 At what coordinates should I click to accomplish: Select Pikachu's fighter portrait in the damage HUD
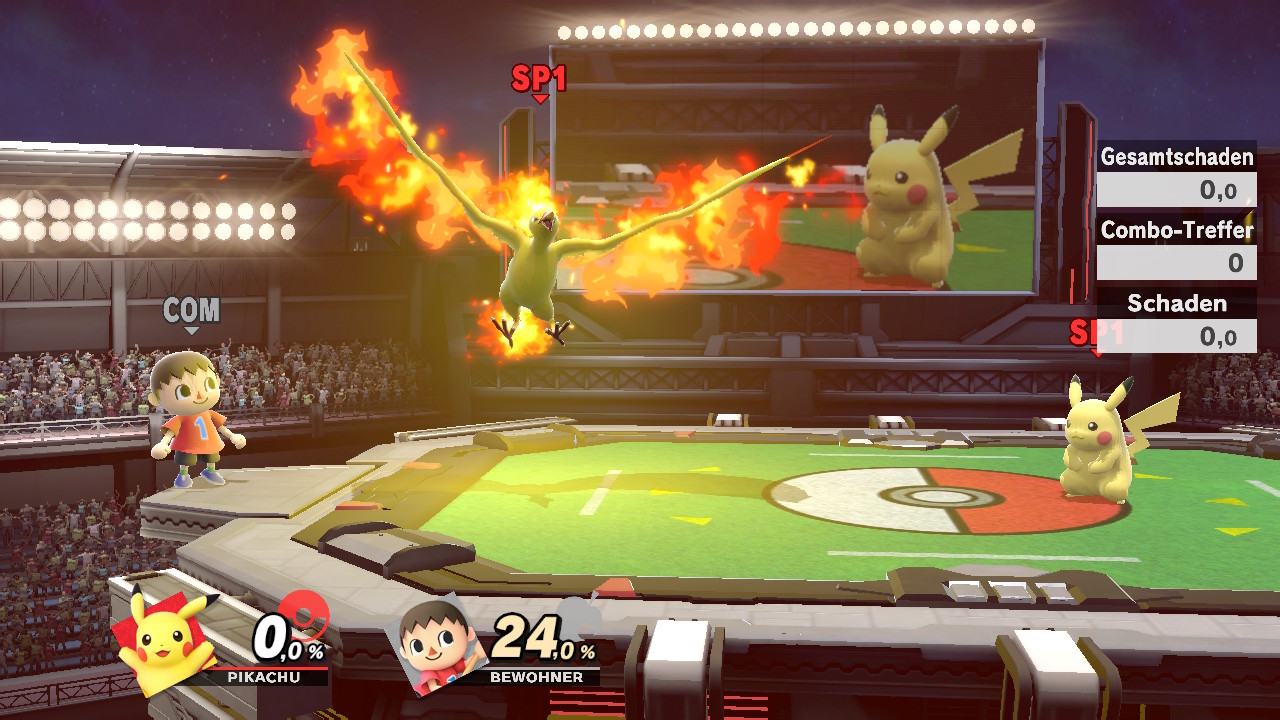165,641
